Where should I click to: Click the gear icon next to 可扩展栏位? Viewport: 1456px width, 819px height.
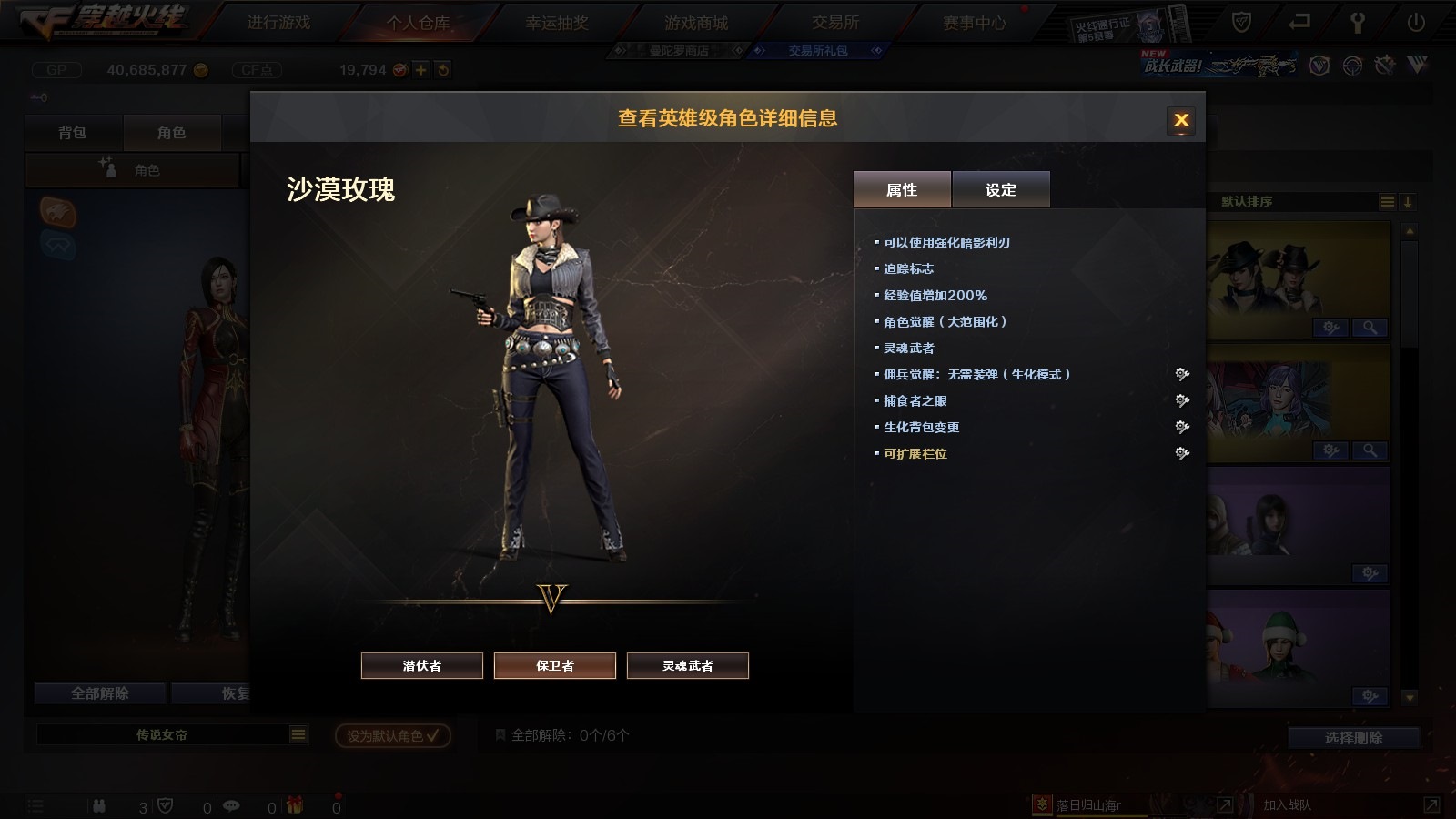1182,453
